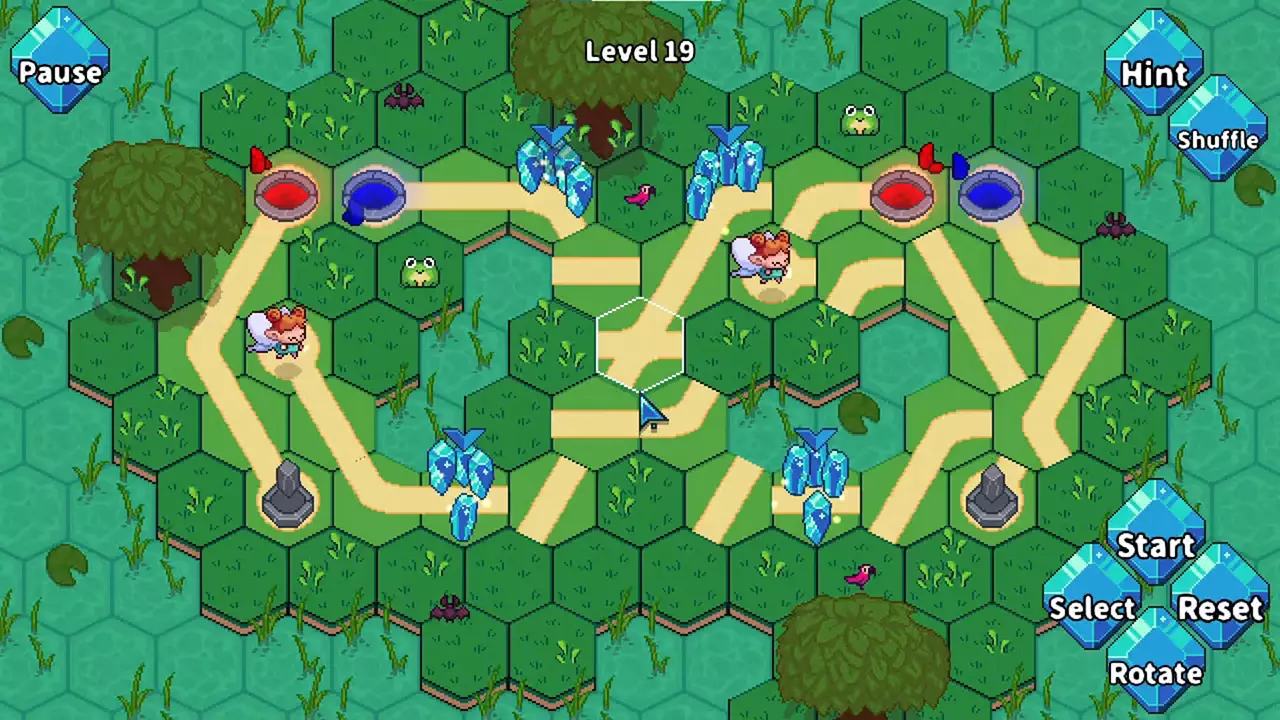Click the pink bird near the top crystals
Image resolution: width=1280 pixels, height=720 pixels.
[640, 195]
